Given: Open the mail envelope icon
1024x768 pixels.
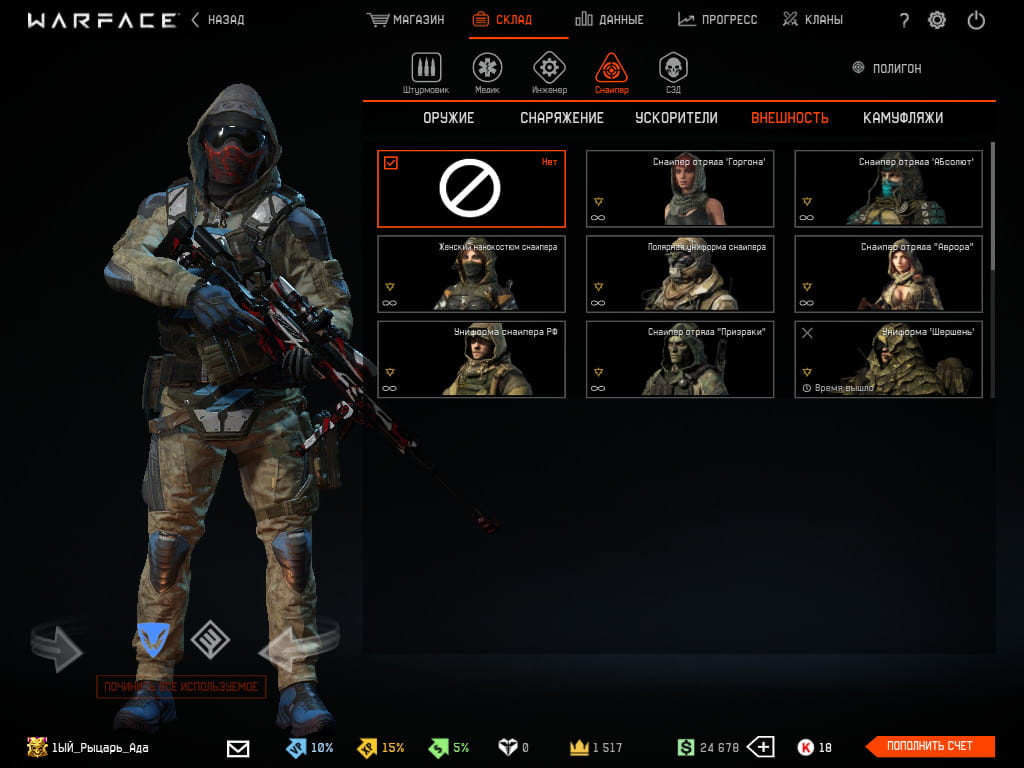Looking at the screenshot, I should 238,748.
